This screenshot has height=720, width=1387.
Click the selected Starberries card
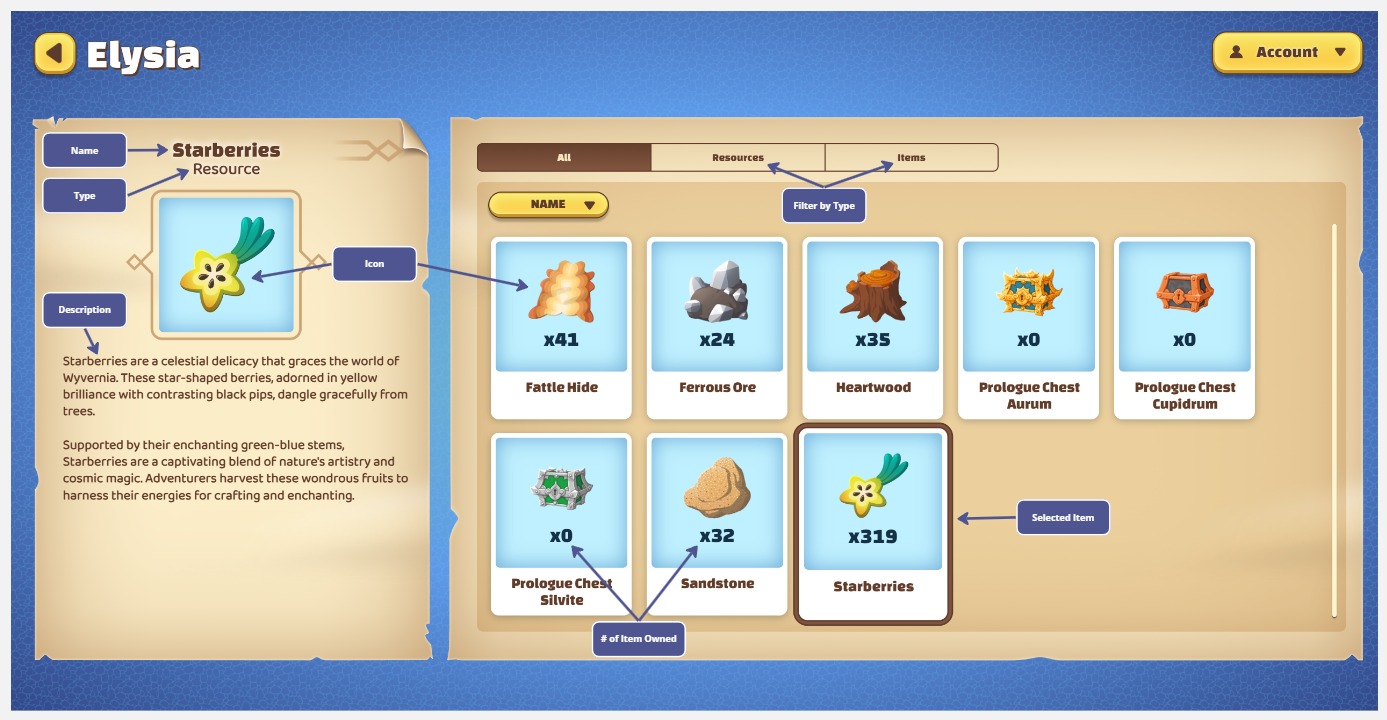click(x=872, y=522)
